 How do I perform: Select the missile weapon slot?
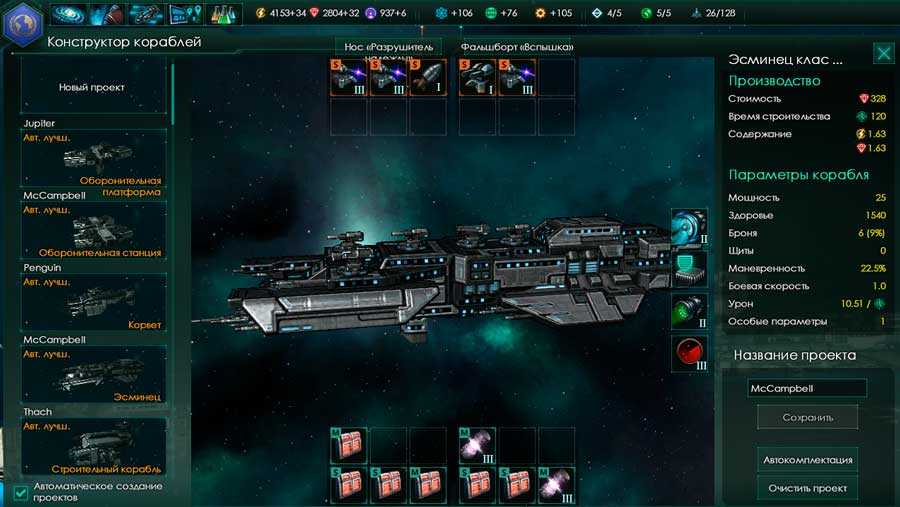point(428,78)
